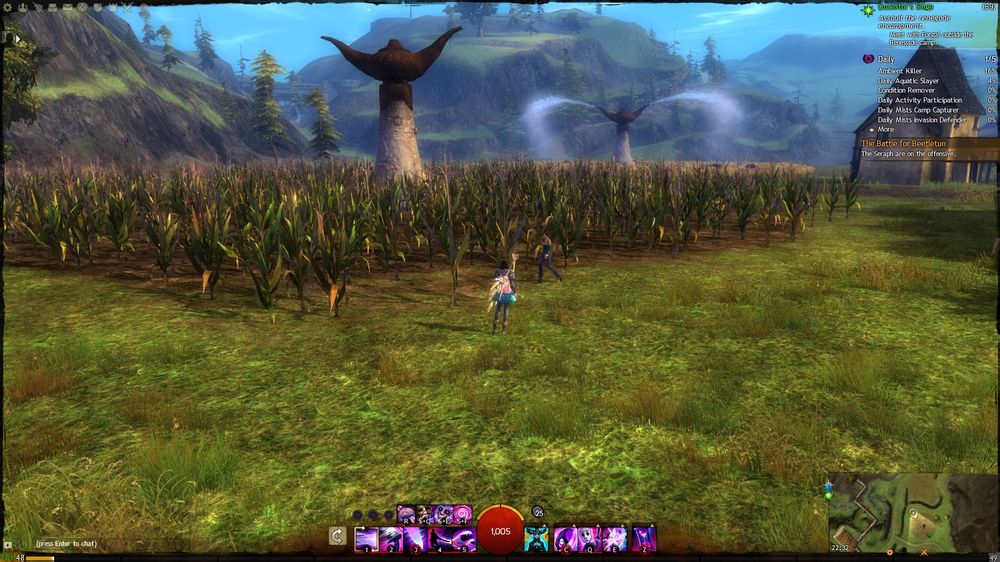Select The Battle for Beetletun event tracker
The height and width of the screenshot is (562, 1000).
click(x=900, y=143)
